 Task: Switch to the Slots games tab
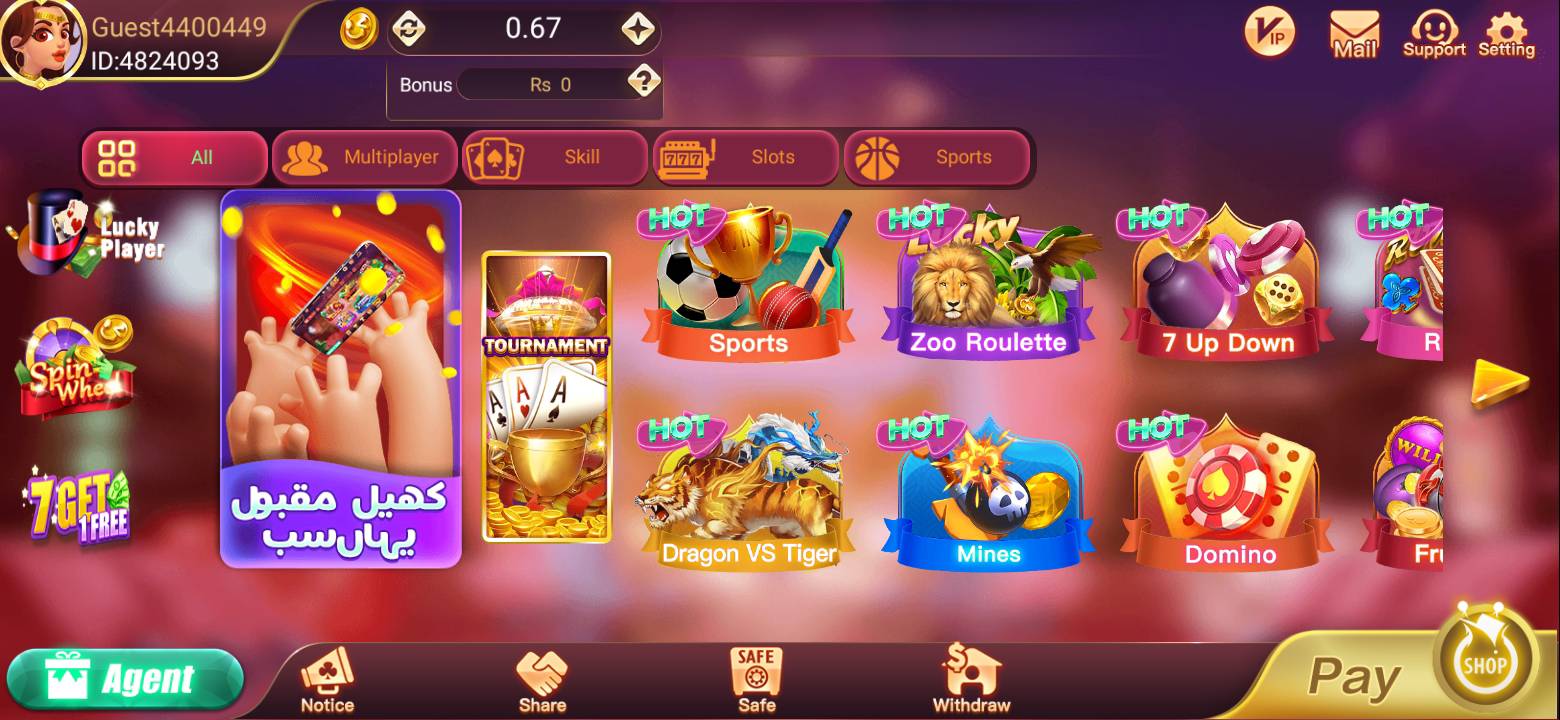click(x=747, y=157)
